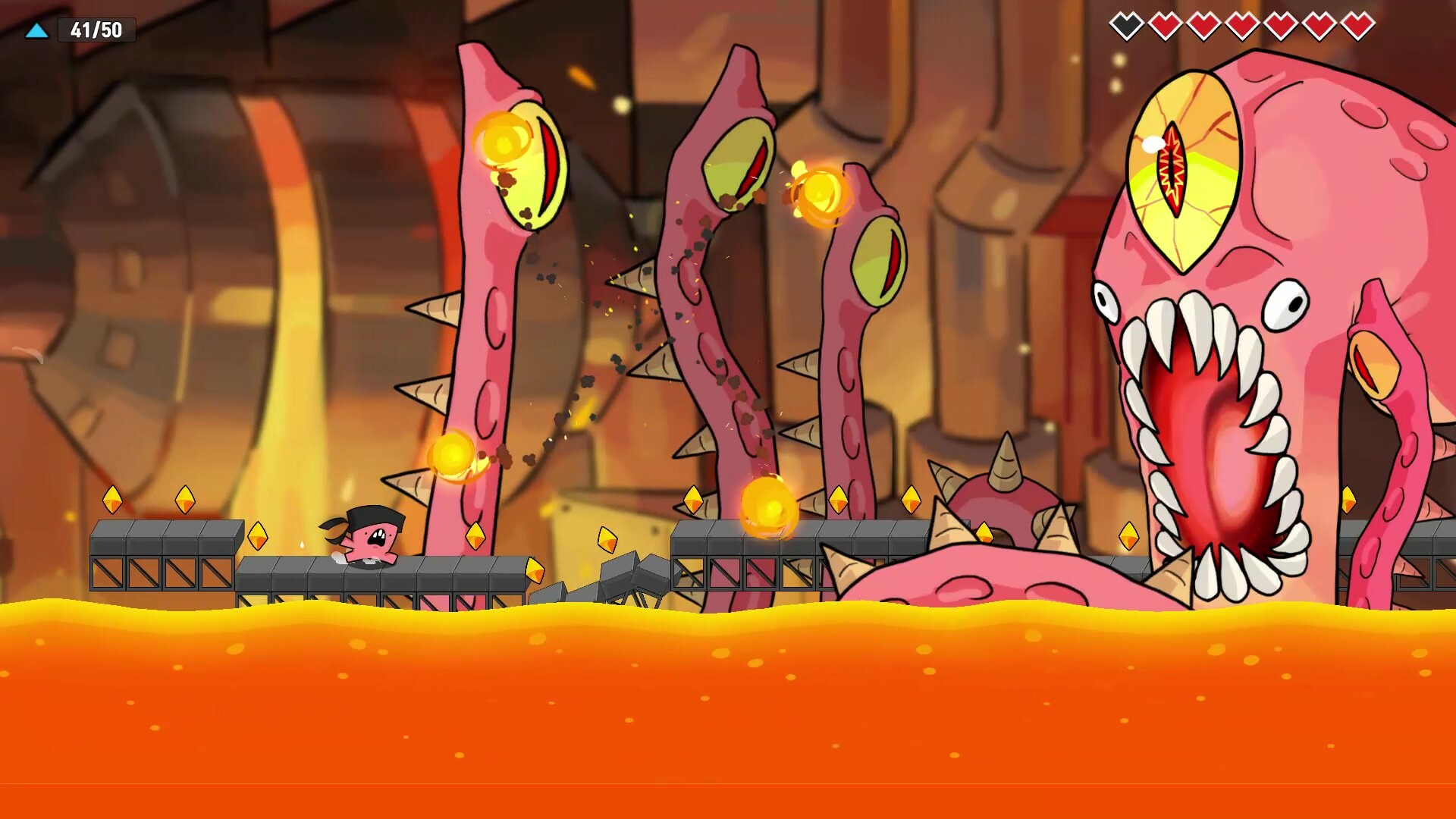Select the middle heart in the health row
The height and width of the screenshot is (819, 1456).
(x=1241, y=27)
